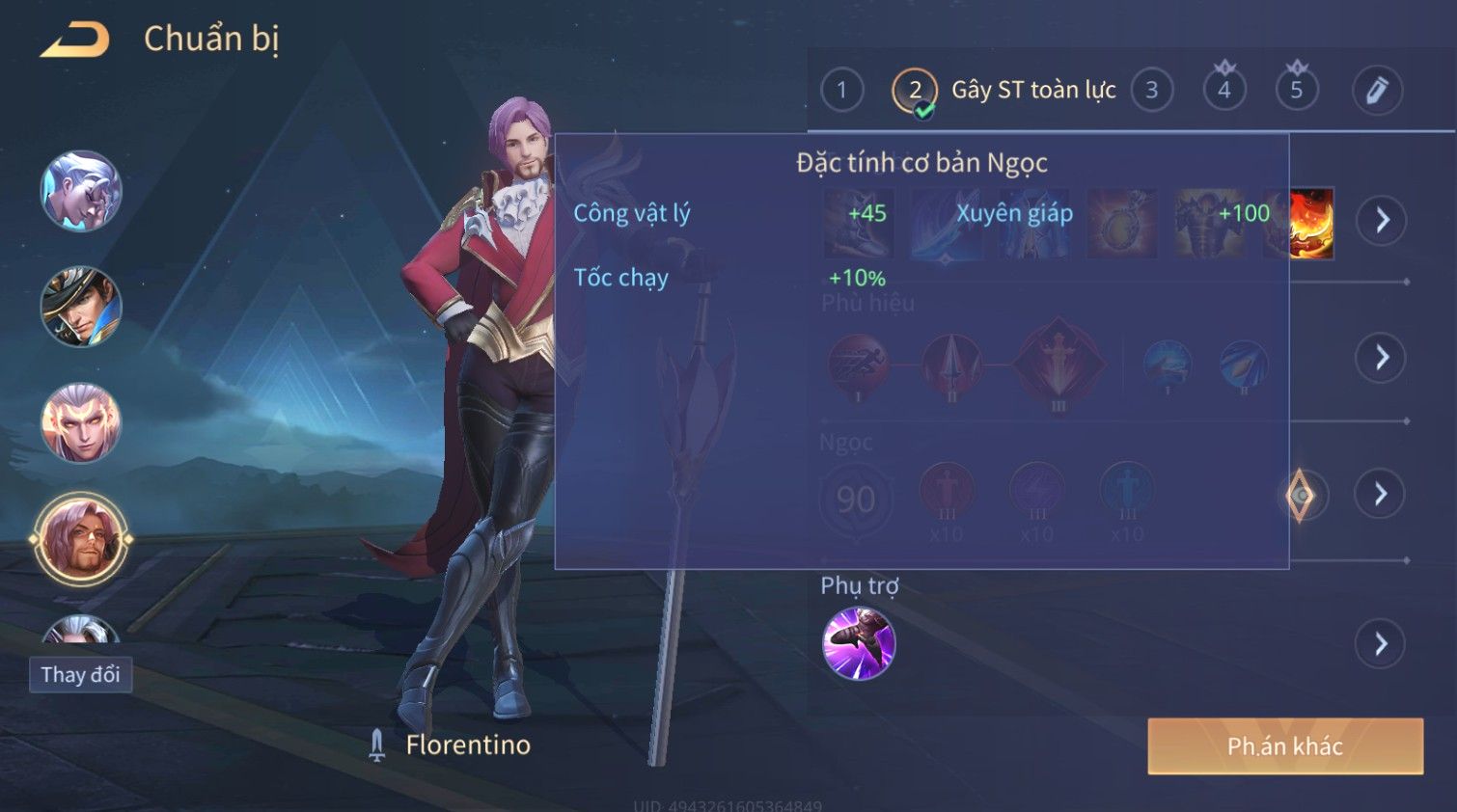
Task: Open preset slot 5
Action: tap(1296, 91)
